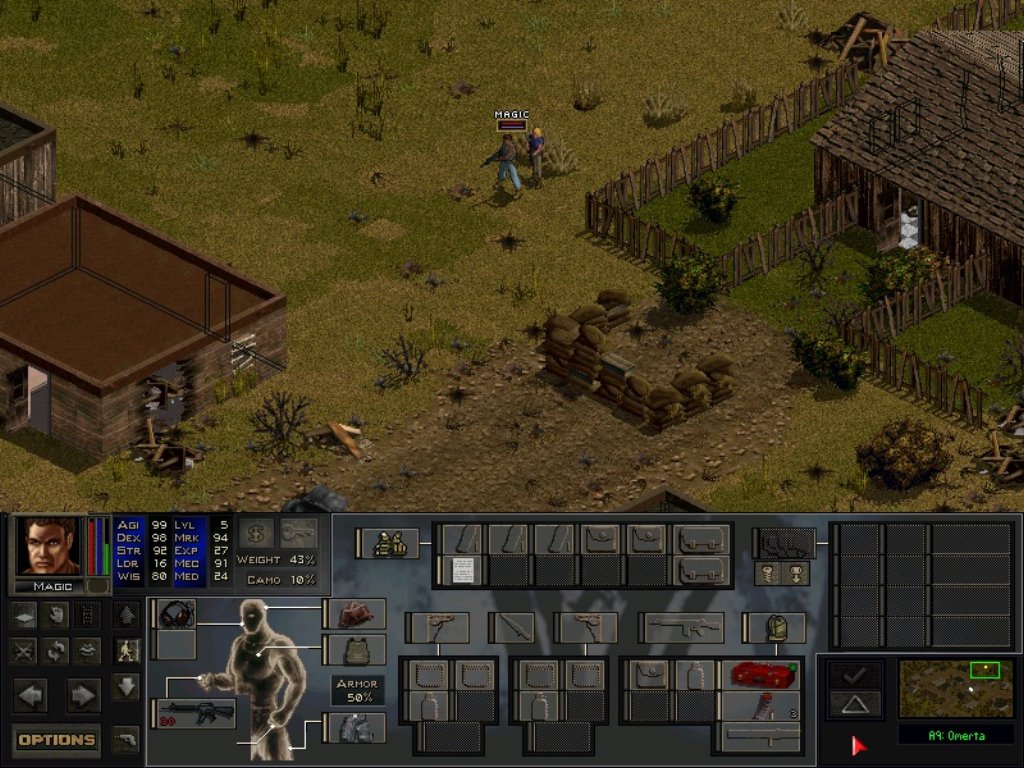Pick up the paper note item
1024x768 pixels.
click(x=462, y=570)
